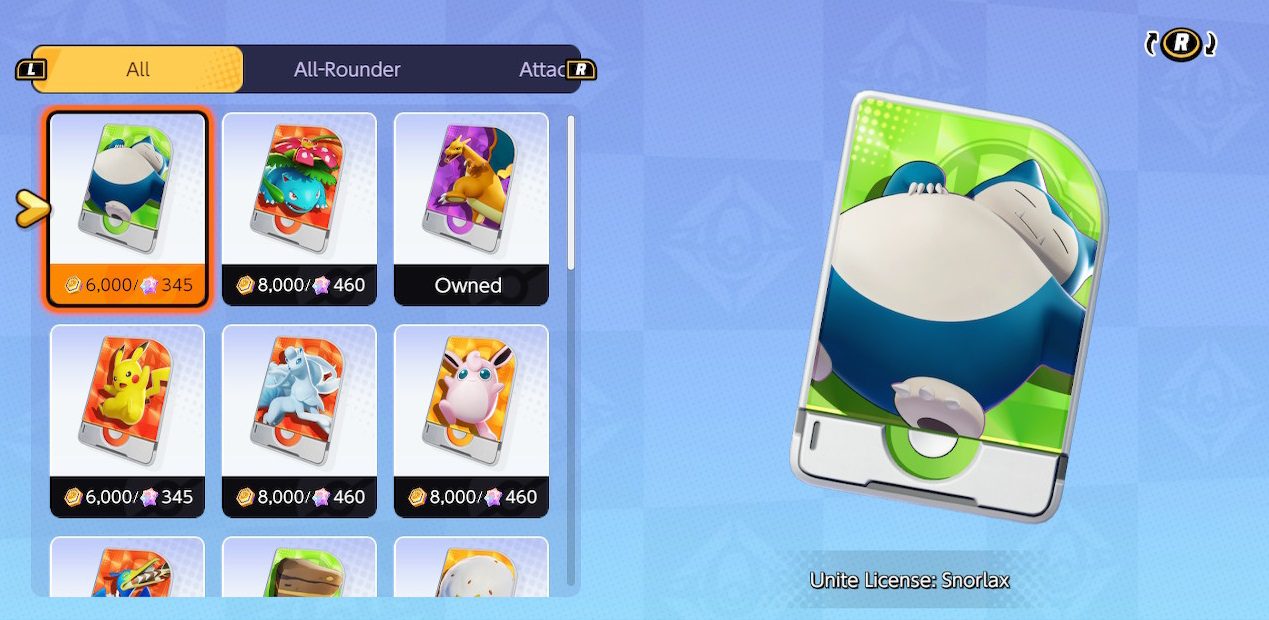Viewport: 1269px width, 620px height.
Task: Show the Attacker category tab
Action: click(540, 69)
